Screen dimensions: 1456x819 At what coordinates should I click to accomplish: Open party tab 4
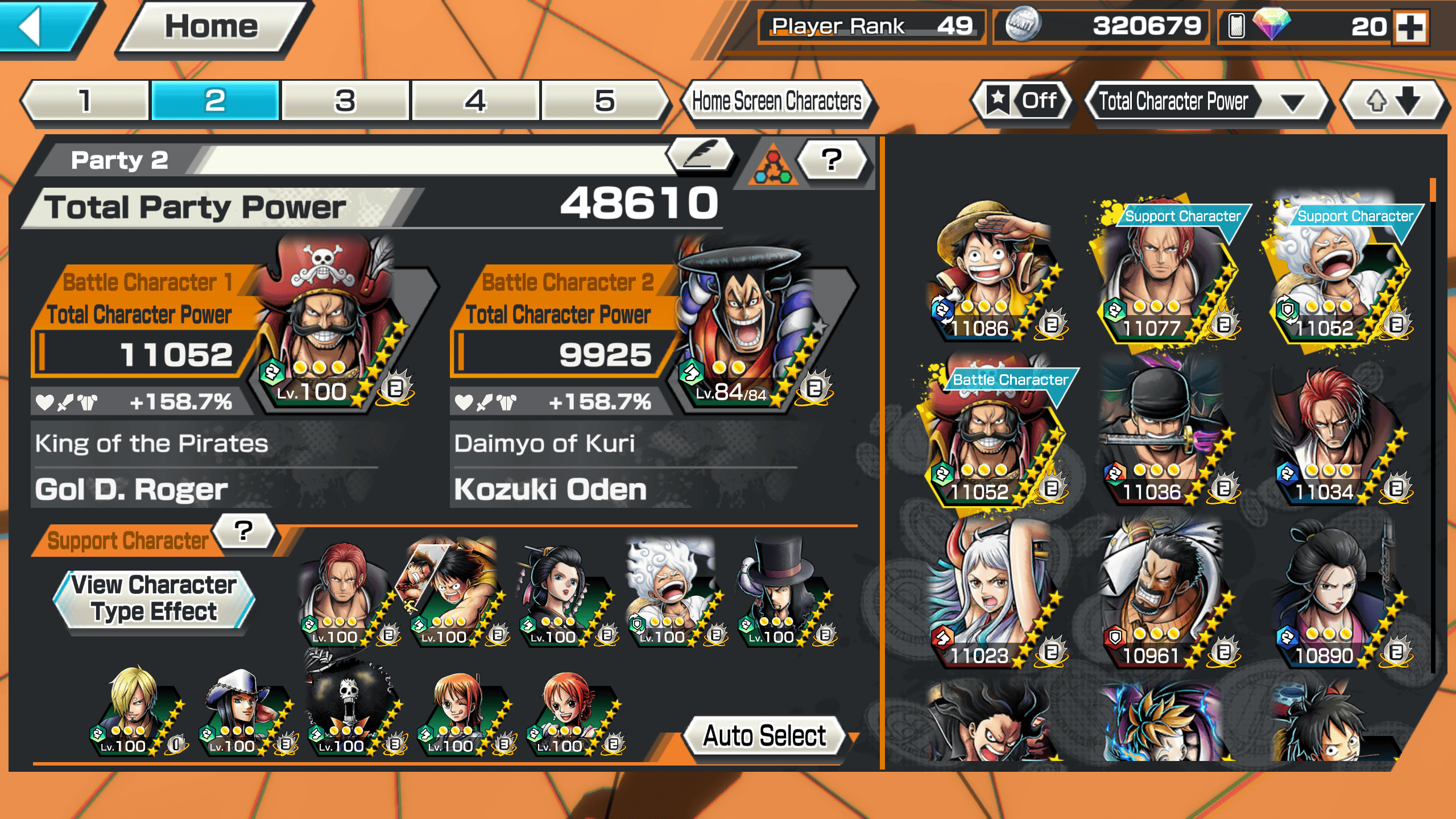(x=475, y=101)
